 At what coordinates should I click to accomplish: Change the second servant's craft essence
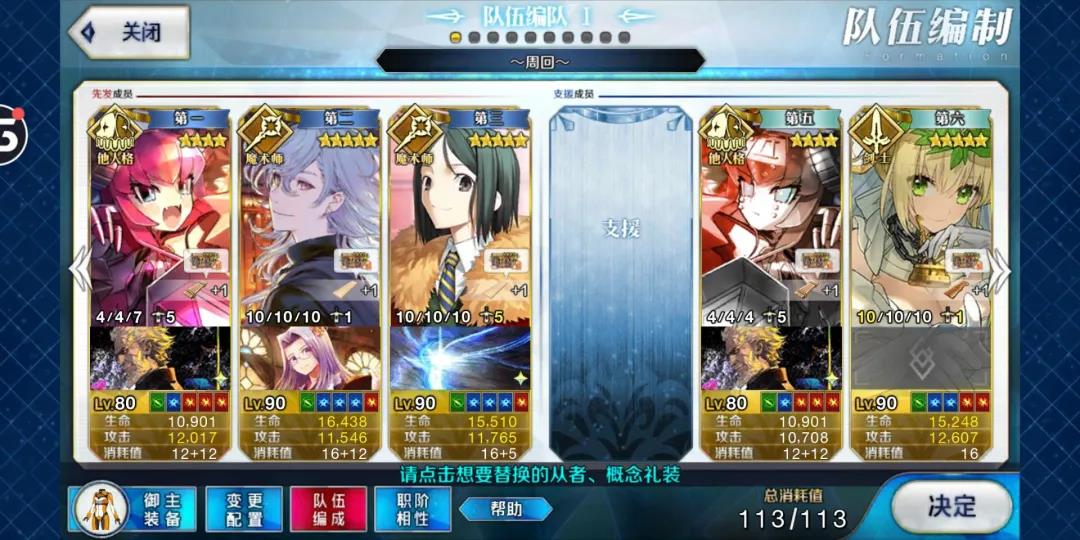(309, 358)
